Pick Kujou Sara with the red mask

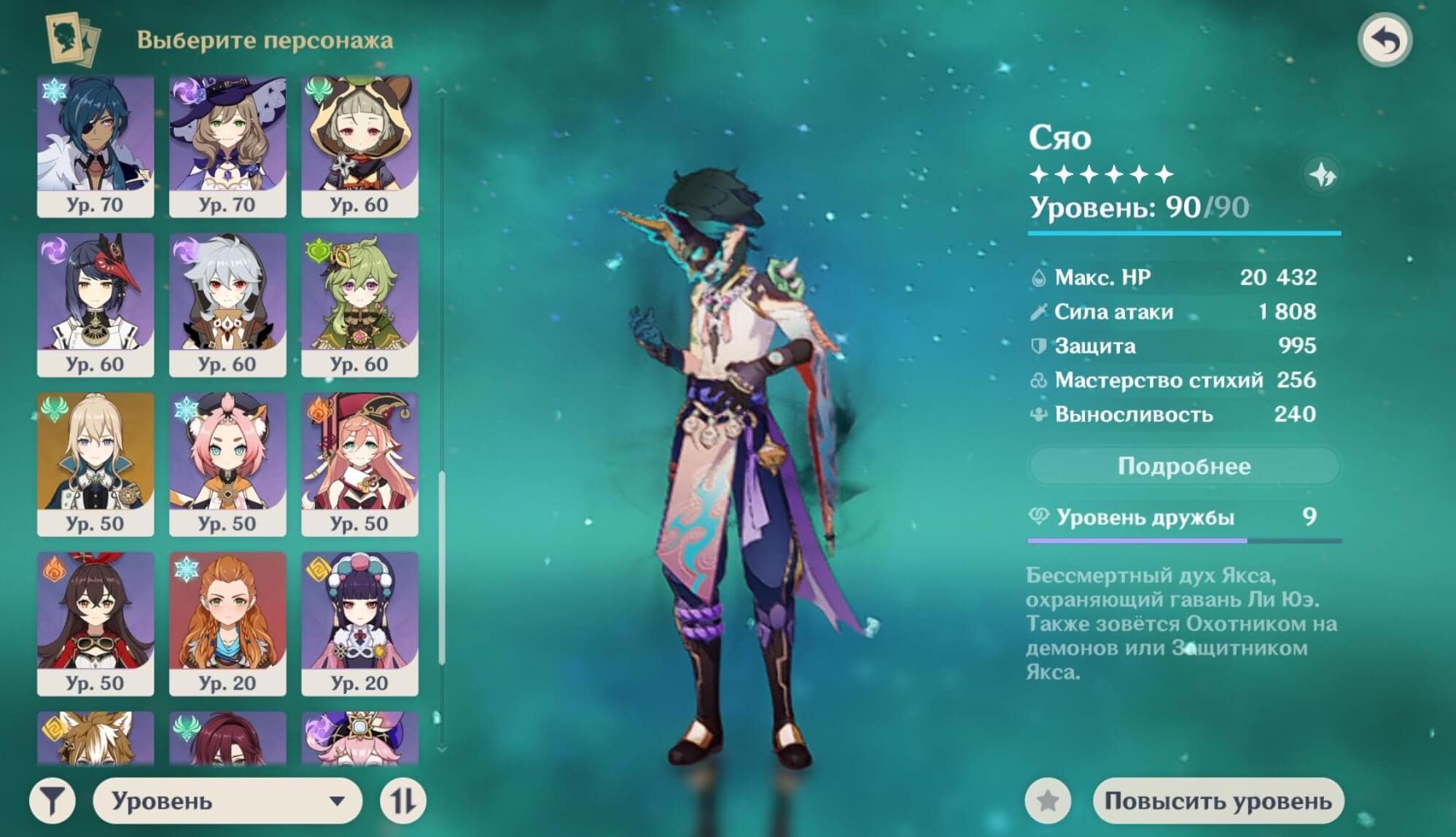tap(96, 305)
